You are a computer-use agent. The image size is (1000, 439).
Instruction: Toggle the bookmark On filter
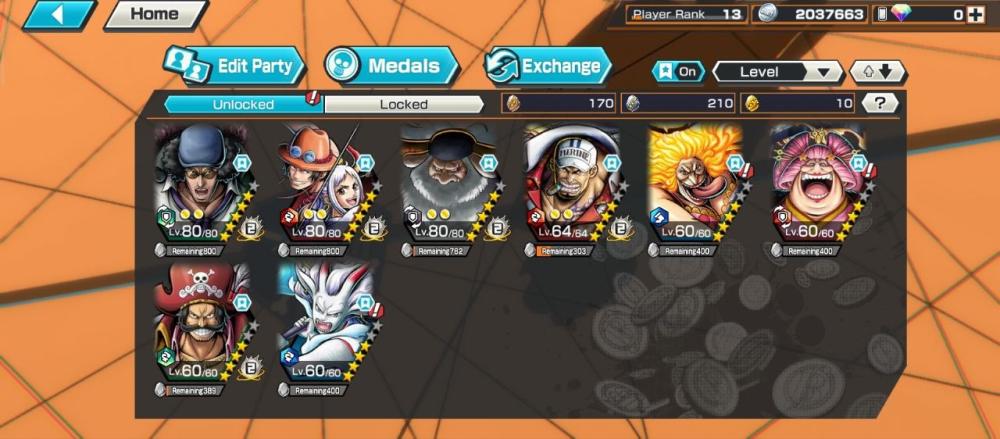[677, 72]
